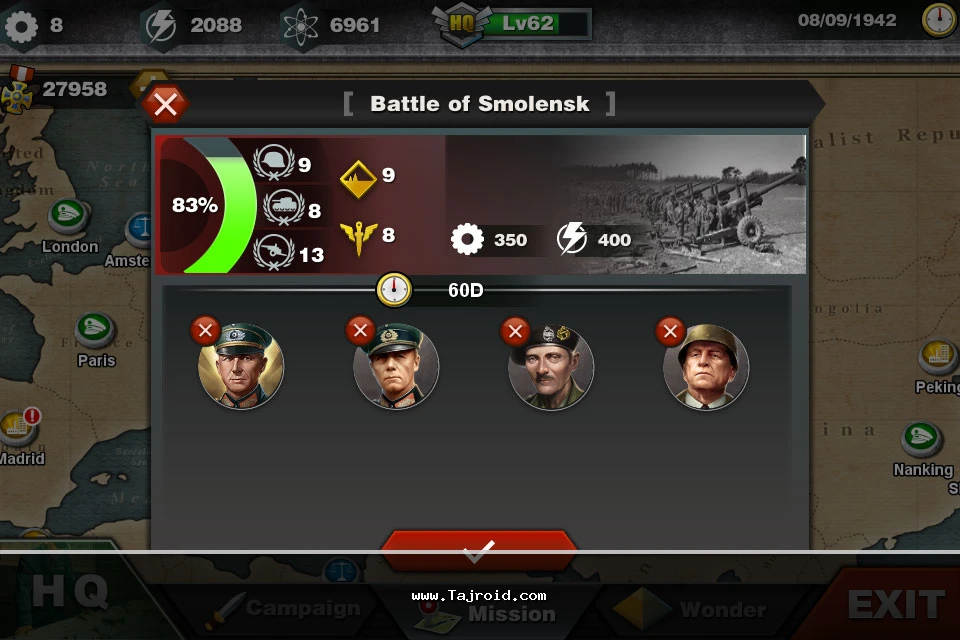Close the Battle of Smolensk dialog
960x640 pixels.
(x=166, y=103)
